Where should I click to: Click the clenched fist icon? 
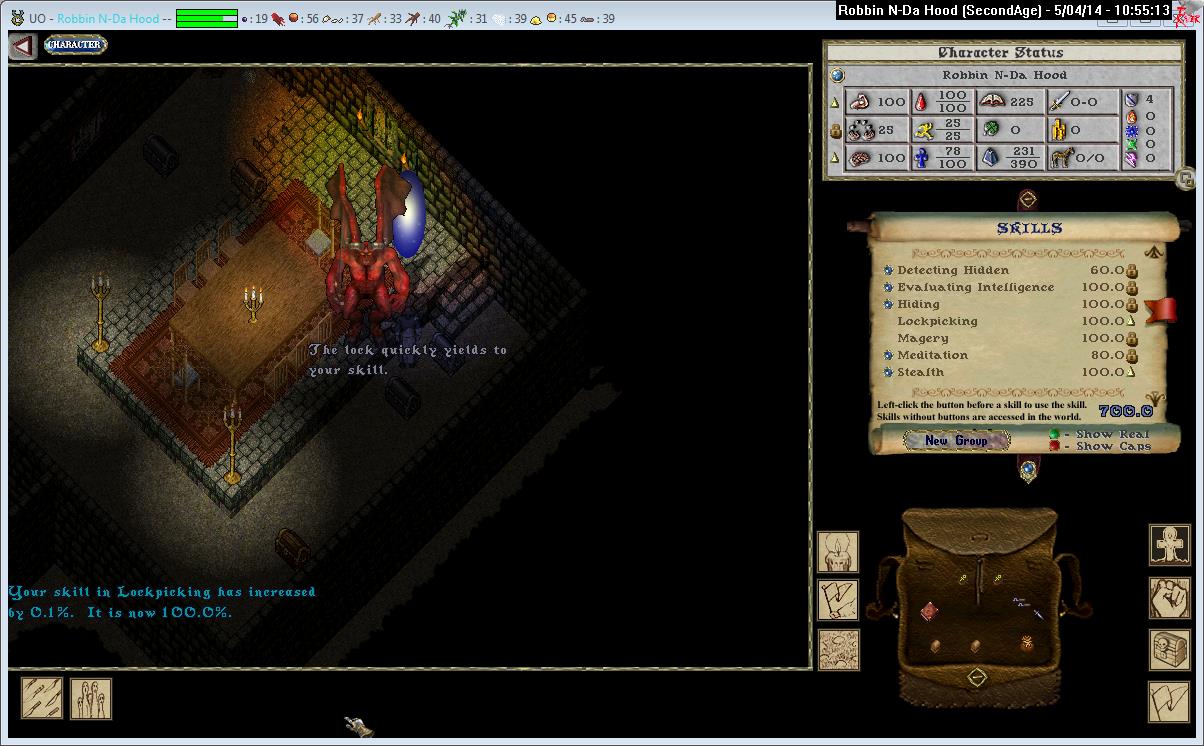click(x=1168, y=597)
